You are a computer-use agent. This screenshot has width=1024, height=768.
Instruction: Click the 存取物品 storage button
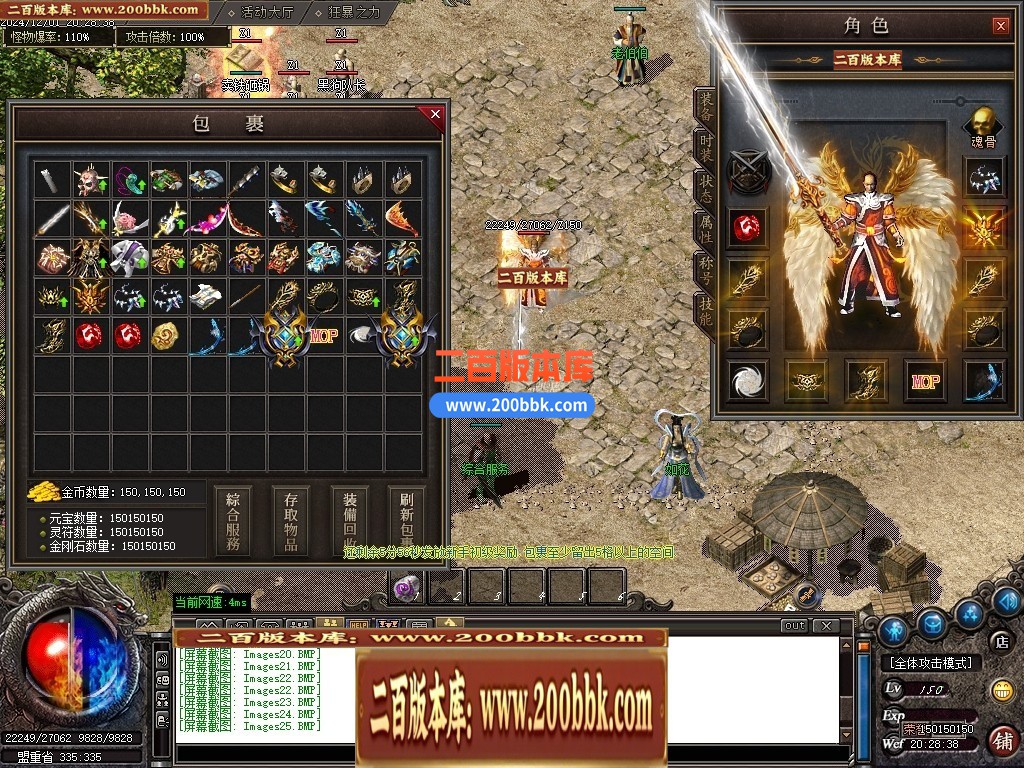click(x=291, y=520)
